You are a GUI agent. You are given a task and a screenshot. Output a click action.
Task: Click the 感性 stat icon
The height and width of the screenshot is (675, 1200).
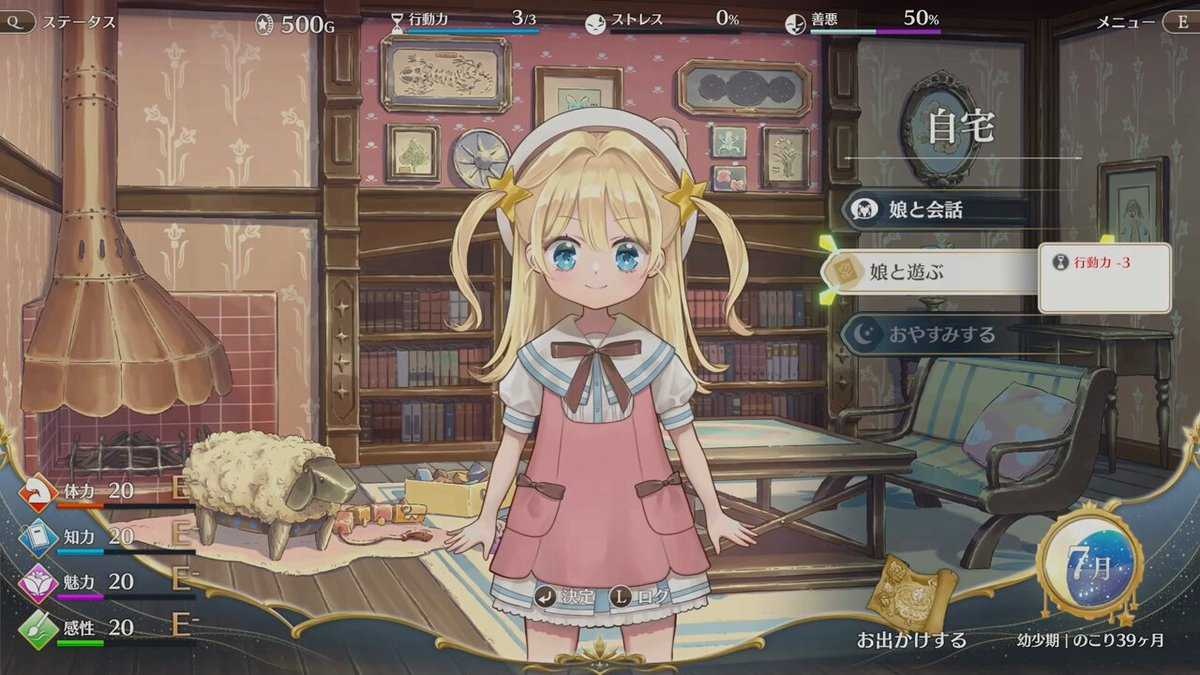[39, 628]
